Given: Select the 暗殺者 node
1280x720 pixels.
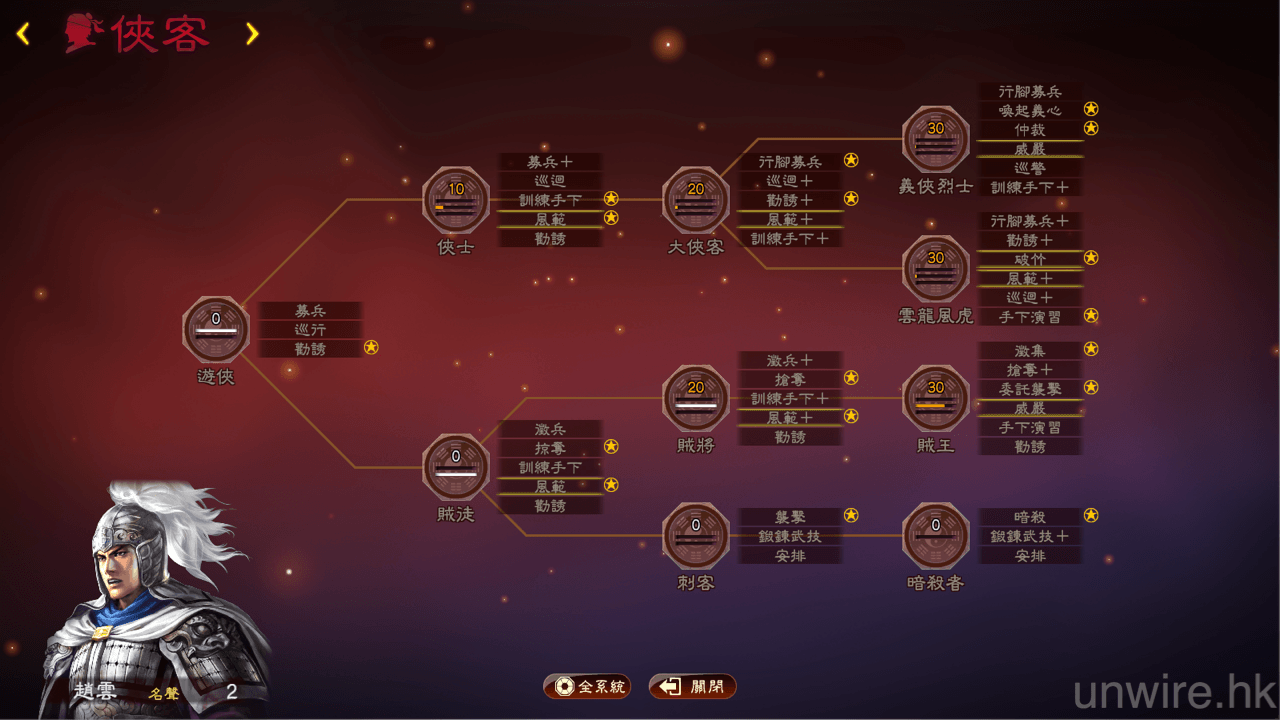Looking at the screenshot, I should (936, 536).
